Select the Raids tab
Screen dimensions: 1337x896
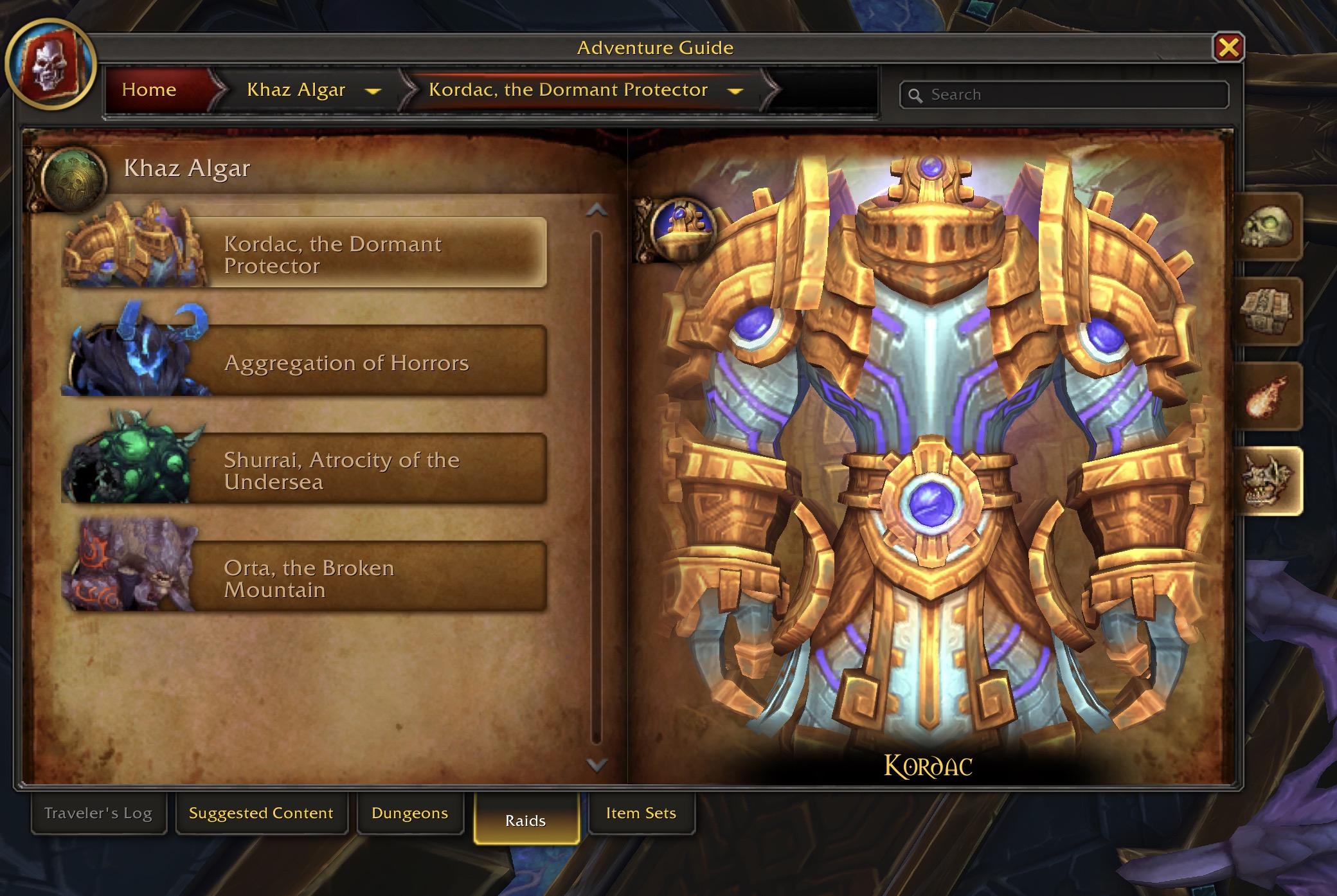tap(526, 820)
